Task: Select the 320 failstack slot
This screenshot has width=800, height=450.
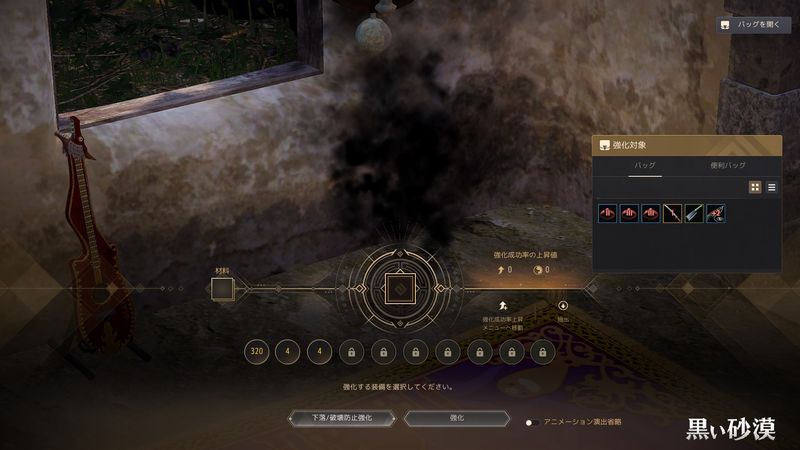Action: 256,351
